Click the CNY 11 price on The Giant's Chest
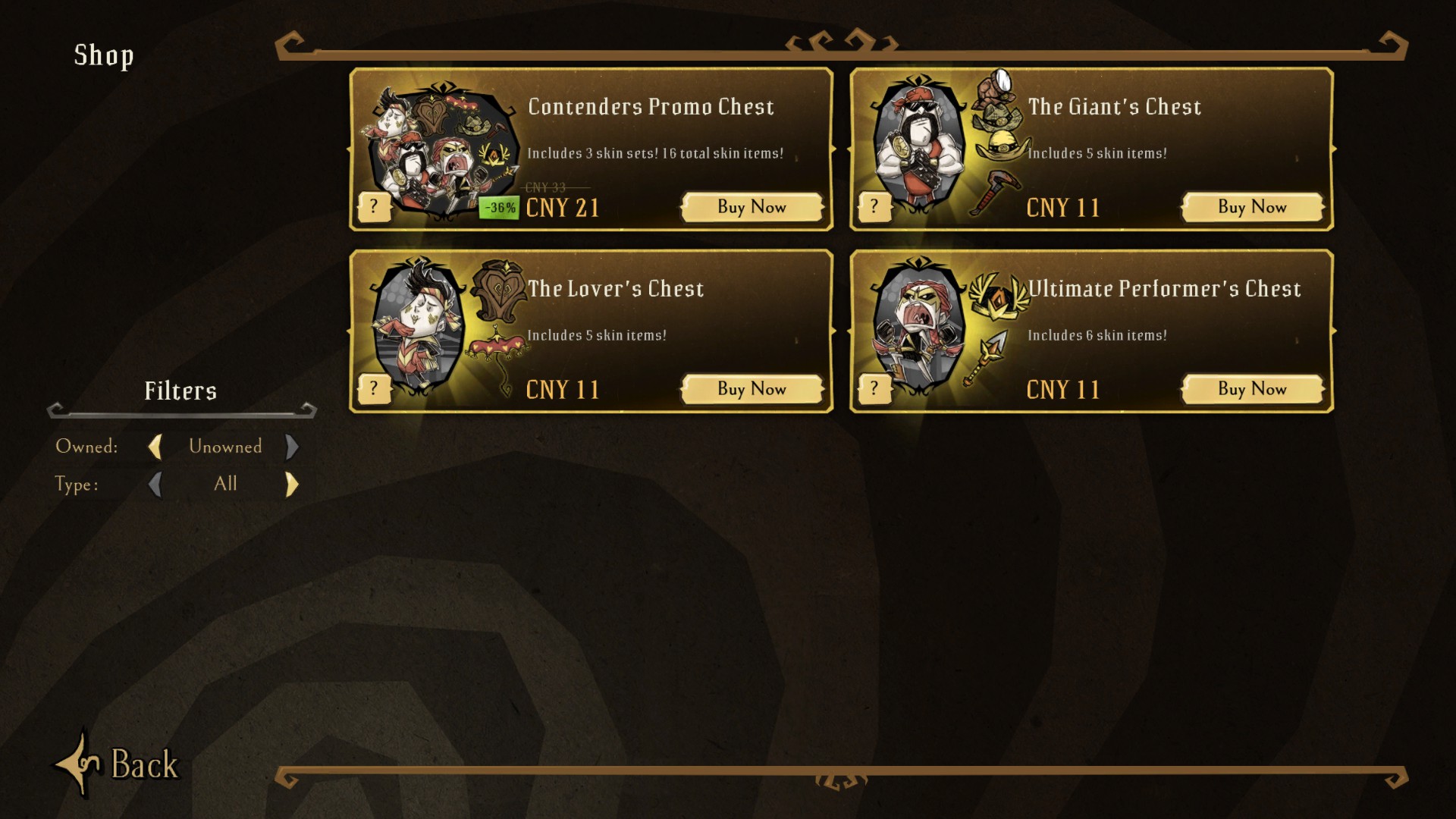The image size is (1456, 819). pos(1062,206)
